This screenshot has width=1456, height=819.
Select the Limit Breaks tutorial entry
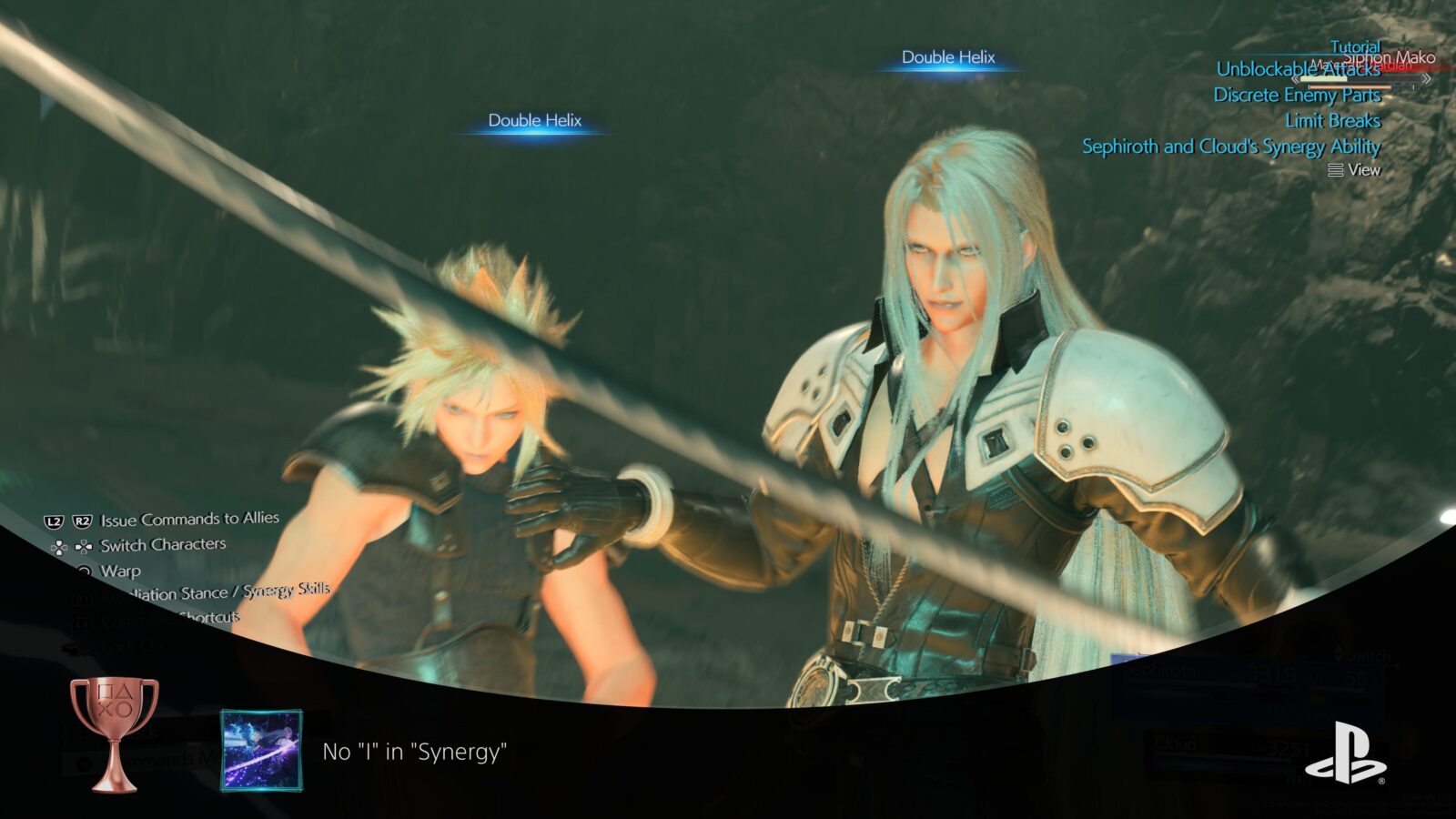(1332, 120)
